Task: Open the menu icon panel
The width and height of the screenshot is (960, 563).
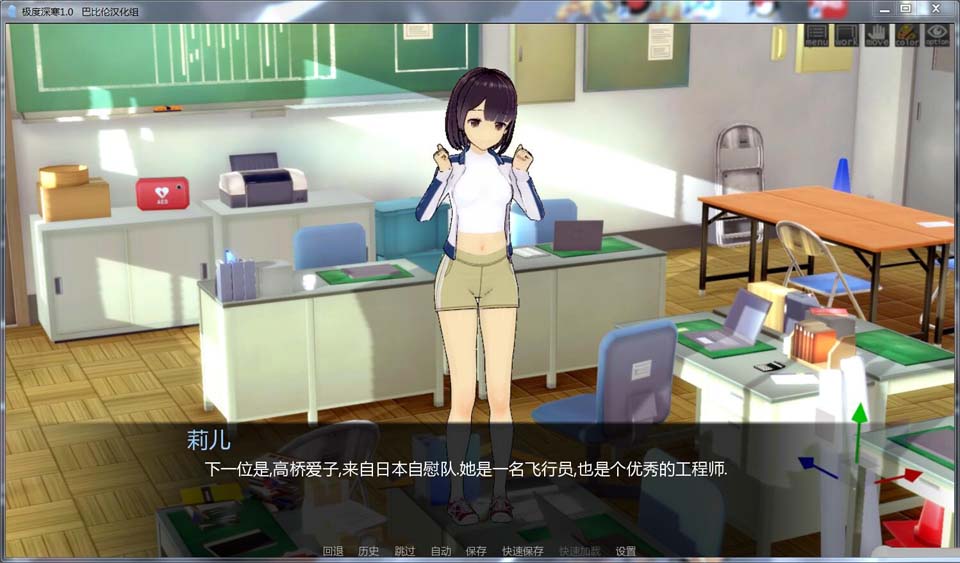Action: pyautogui.click(x=816, y=36)
